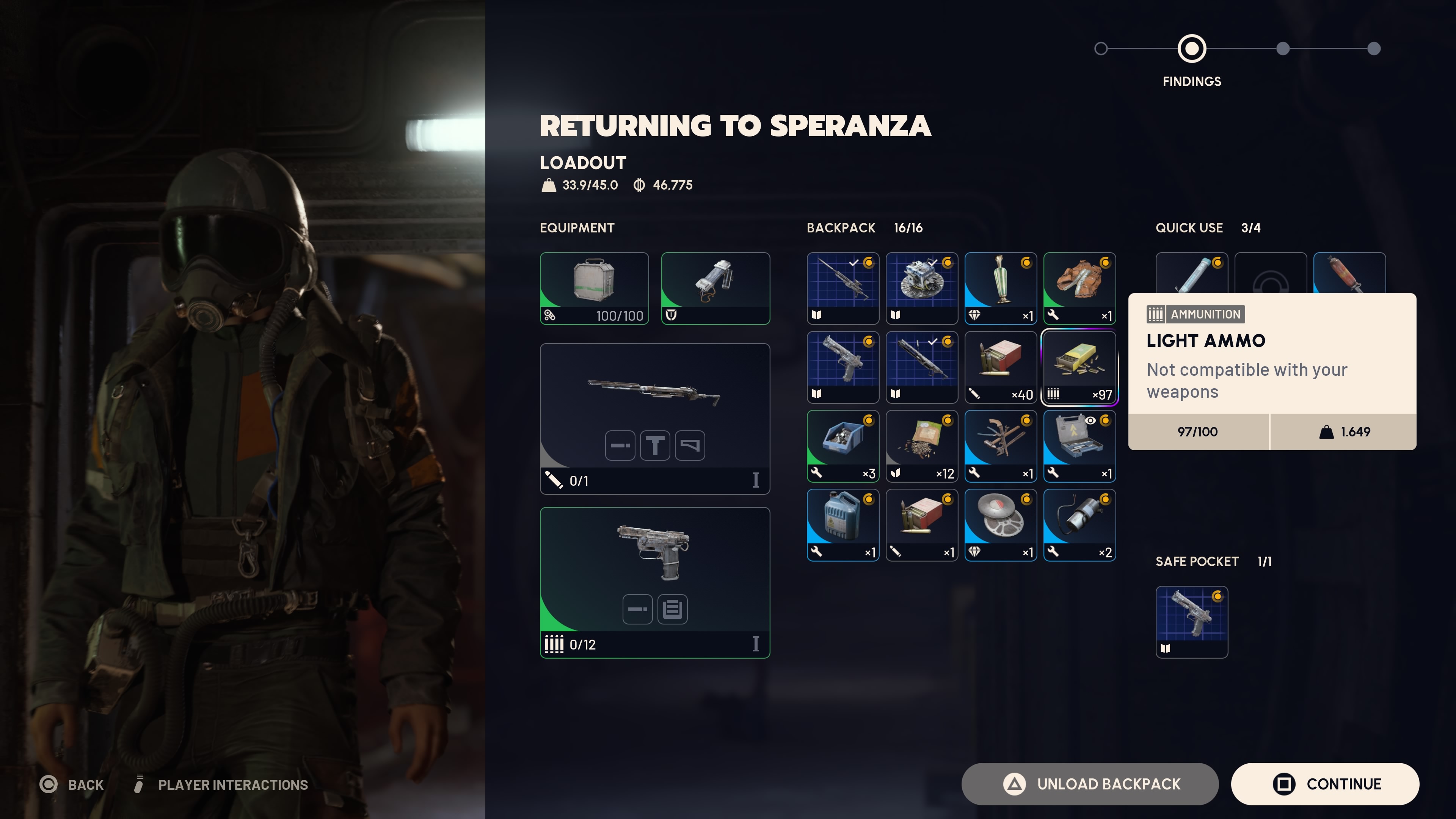The width and height of the screenshot is (1456, 819).
Task: Select the shield canister equipment slot
Action: [x=715, y=288]
